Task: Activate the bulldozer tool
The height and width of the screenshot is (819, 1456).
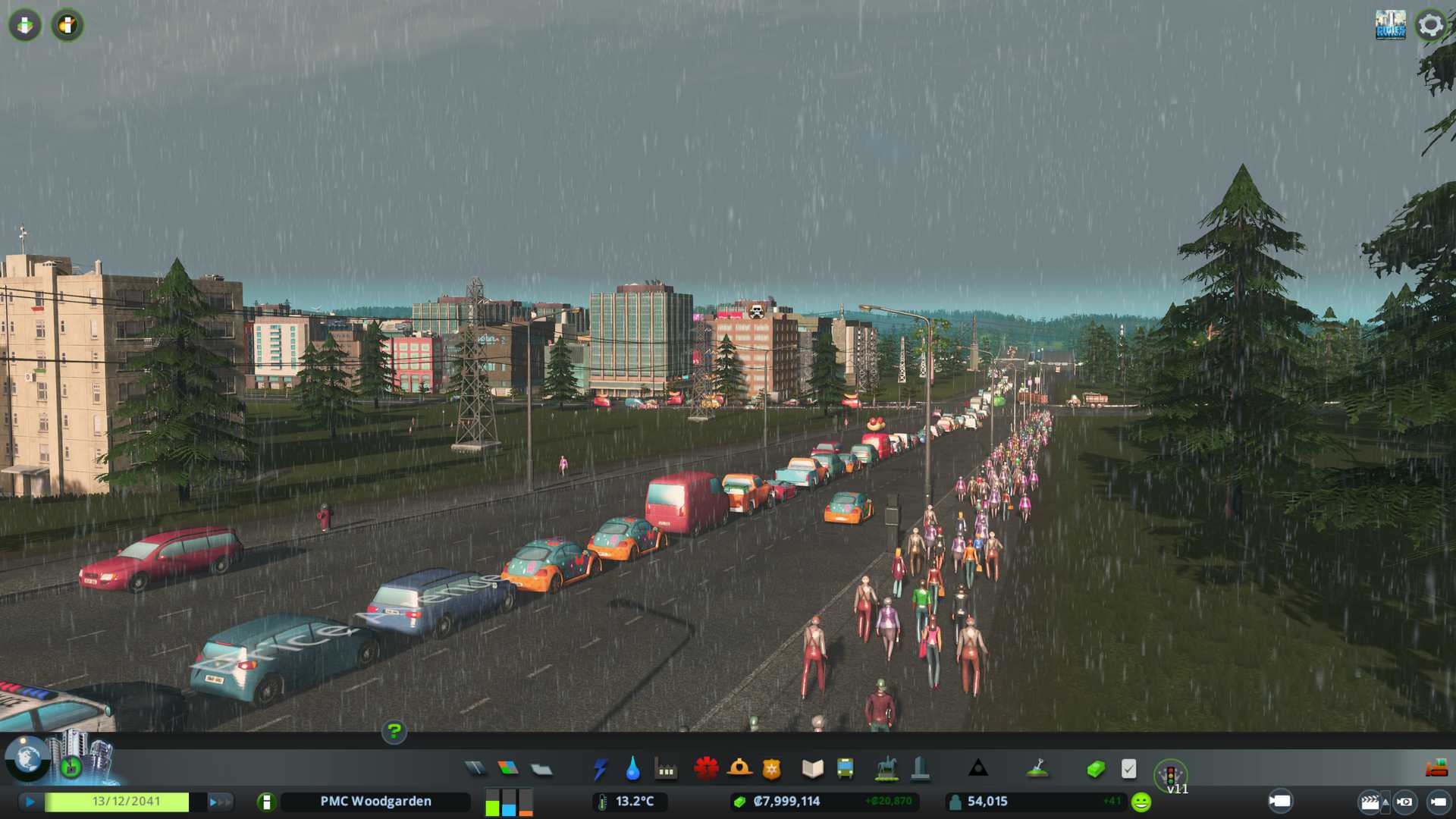Action: pyautogui.click(x=1436, y=769)
